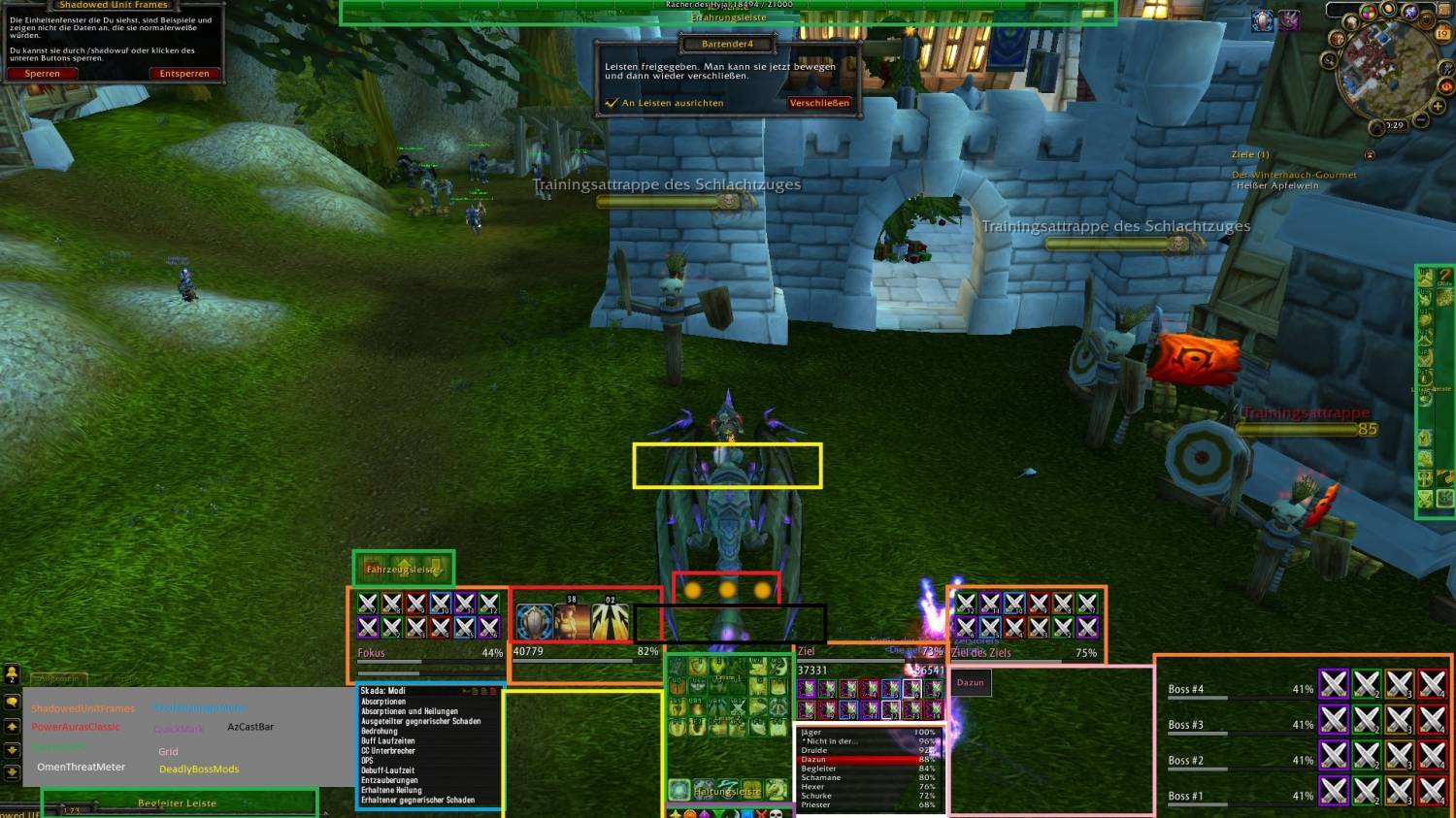
Task: Click the Fahrzeugleiste vehicle bar
Action: point(403,569)
